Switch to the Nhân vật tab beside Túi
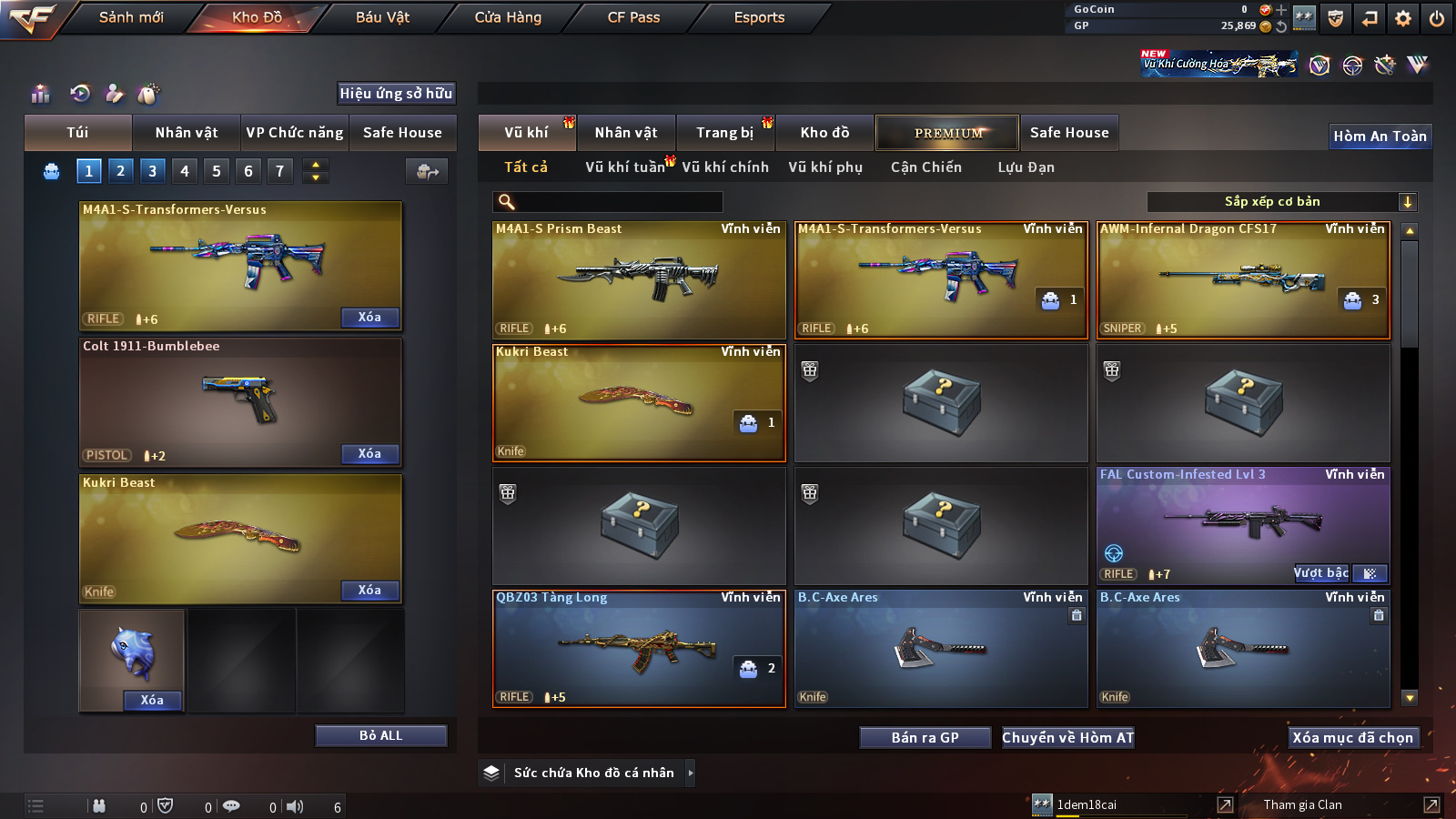 [187, 133]
